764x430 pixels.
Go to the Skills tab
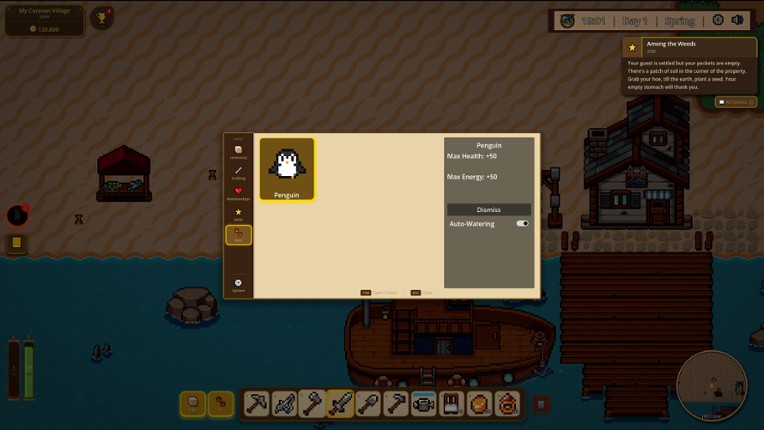pos(238,213)
